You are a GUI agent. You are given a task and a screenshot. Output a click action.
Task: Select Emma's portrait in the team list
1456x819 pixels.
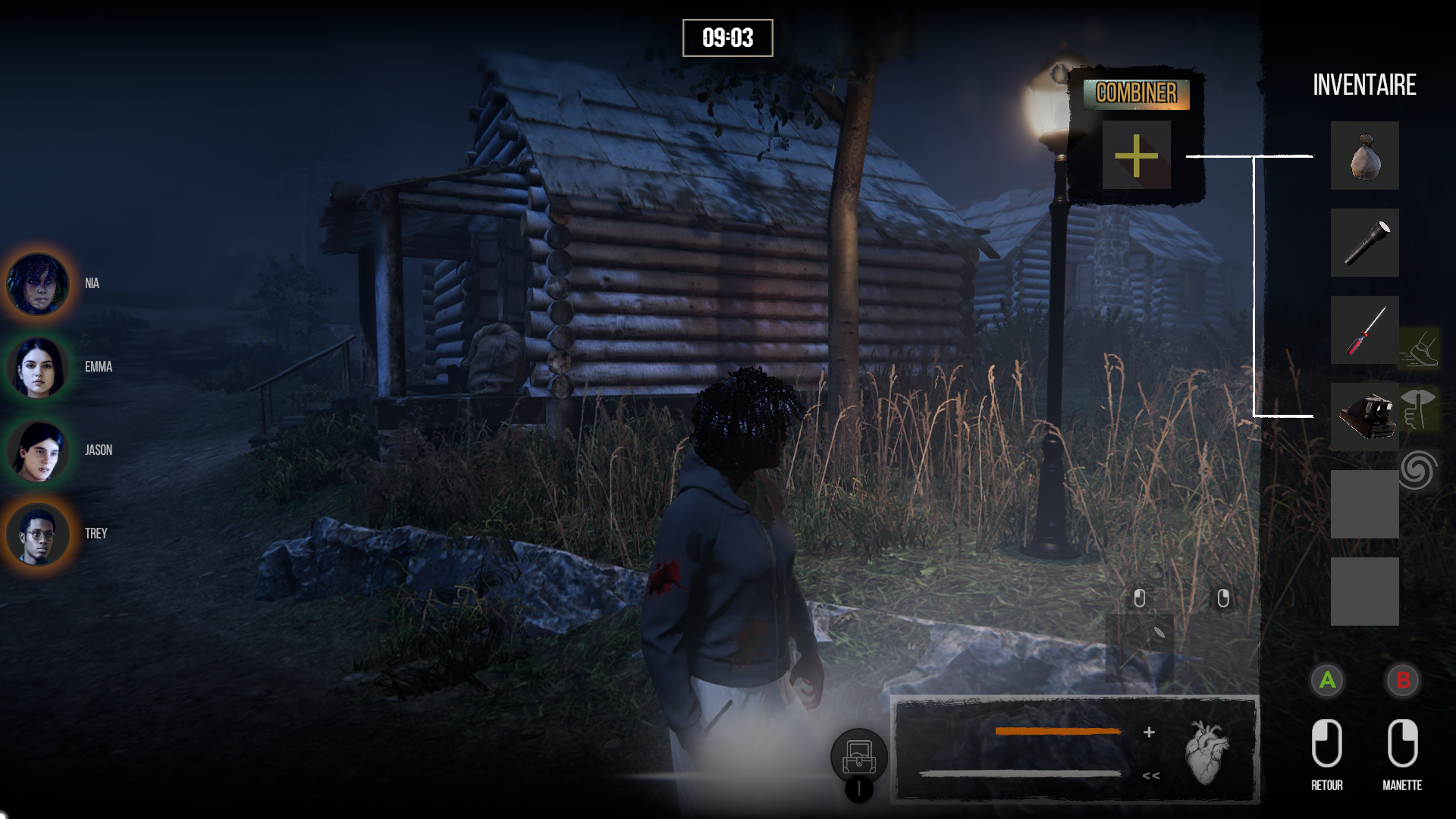[37, 367]
